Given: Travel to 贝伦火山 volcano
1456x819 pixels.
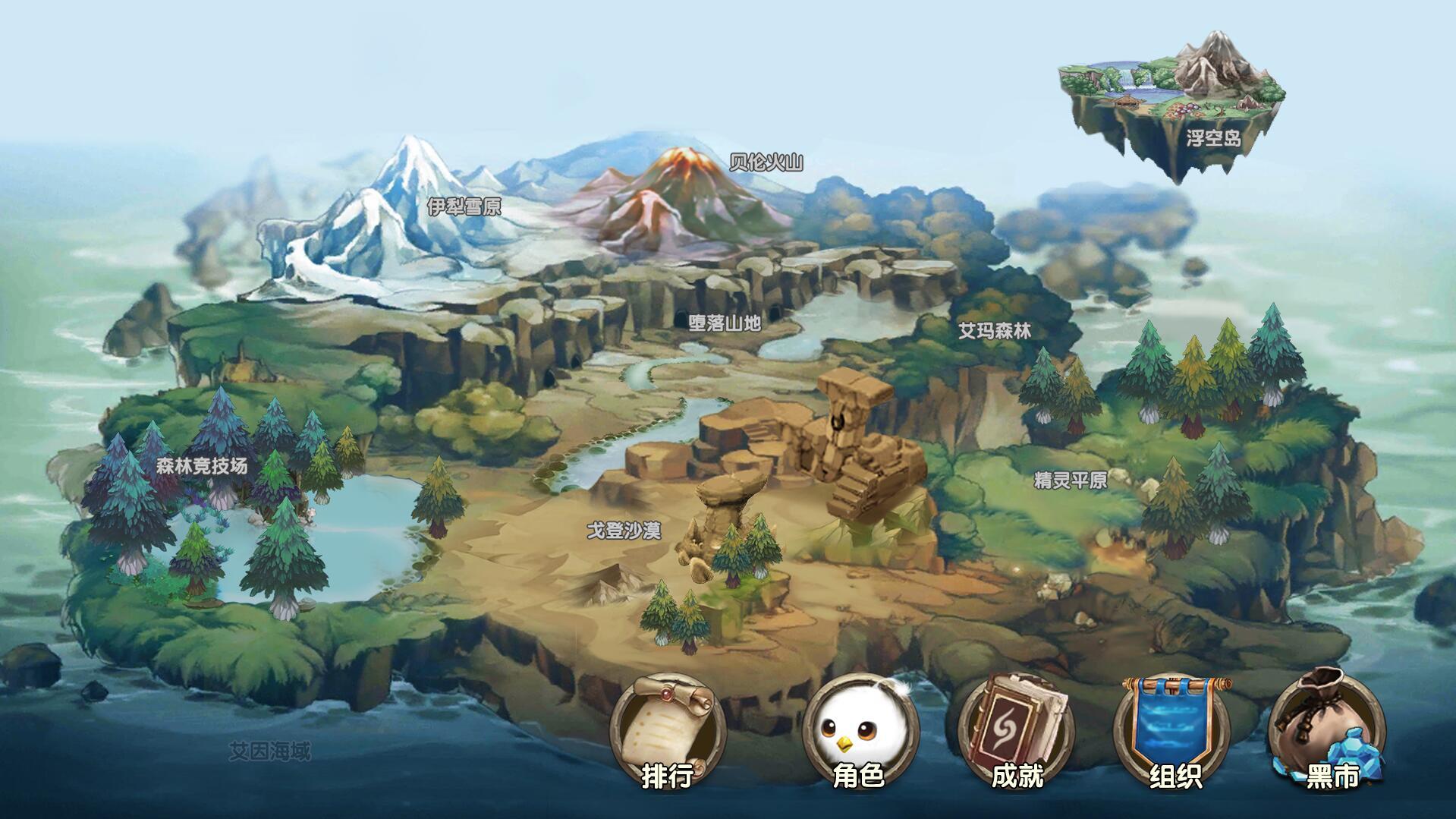Looking at the screenshot, I should point(766,162).
